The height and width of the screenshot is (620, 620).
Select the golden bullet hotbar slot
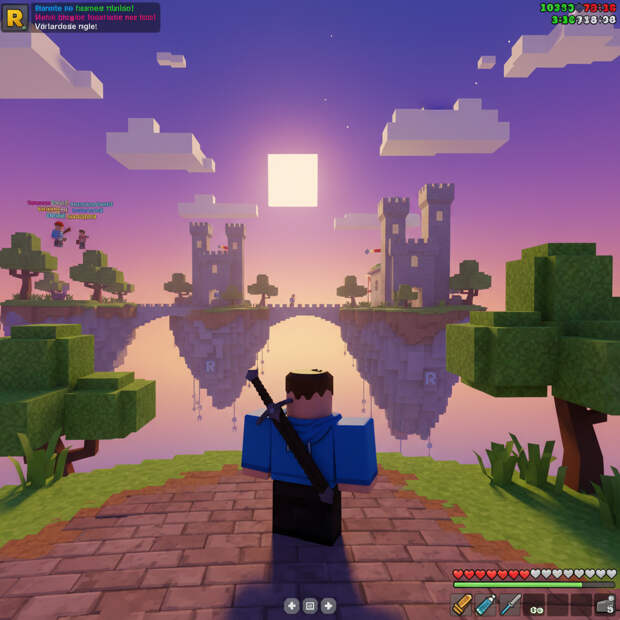point(461,604)
